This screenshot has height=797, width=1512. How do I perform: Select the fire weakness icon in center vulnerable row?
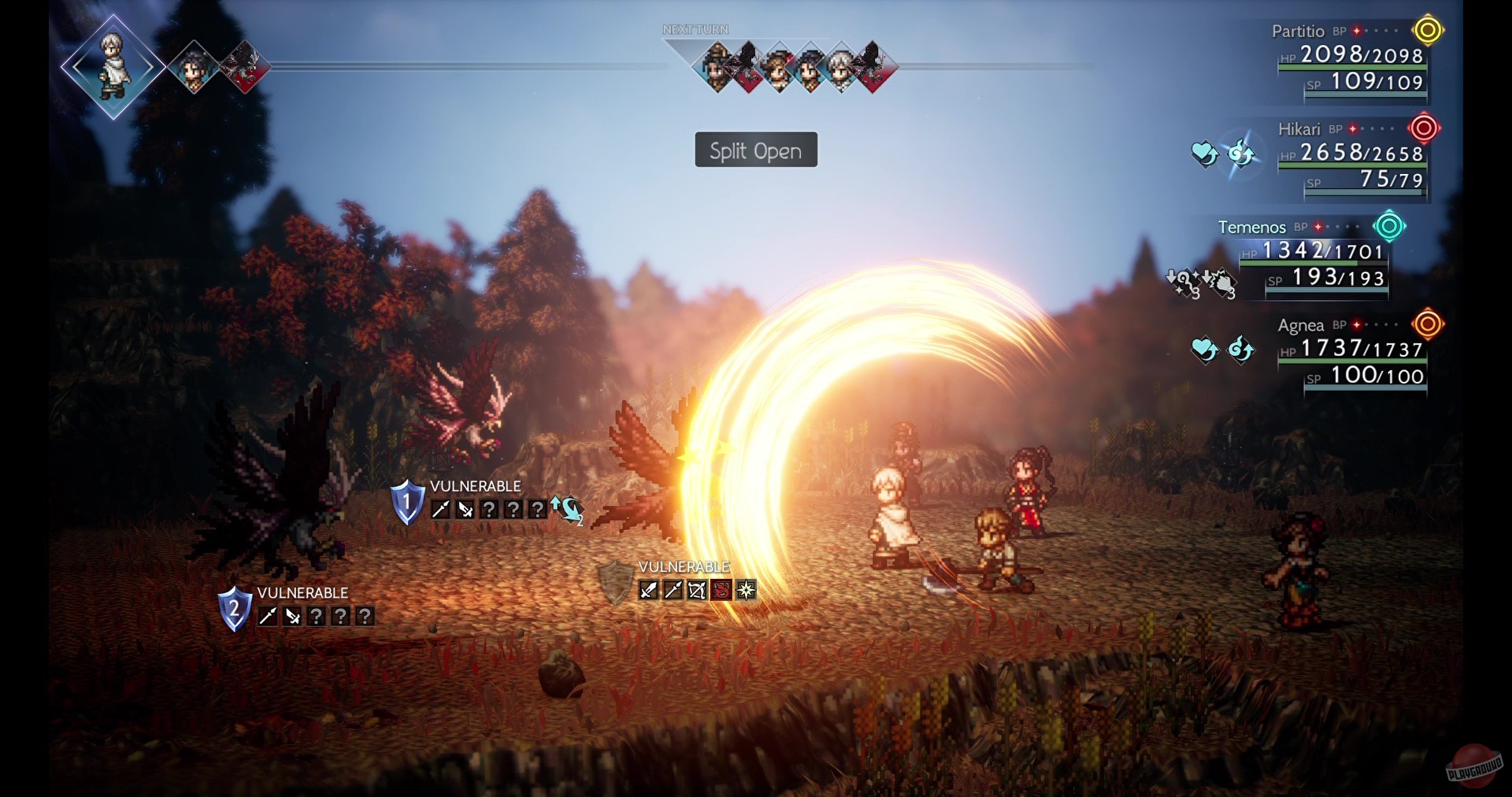pyautogui.click(x=721, y=590)
